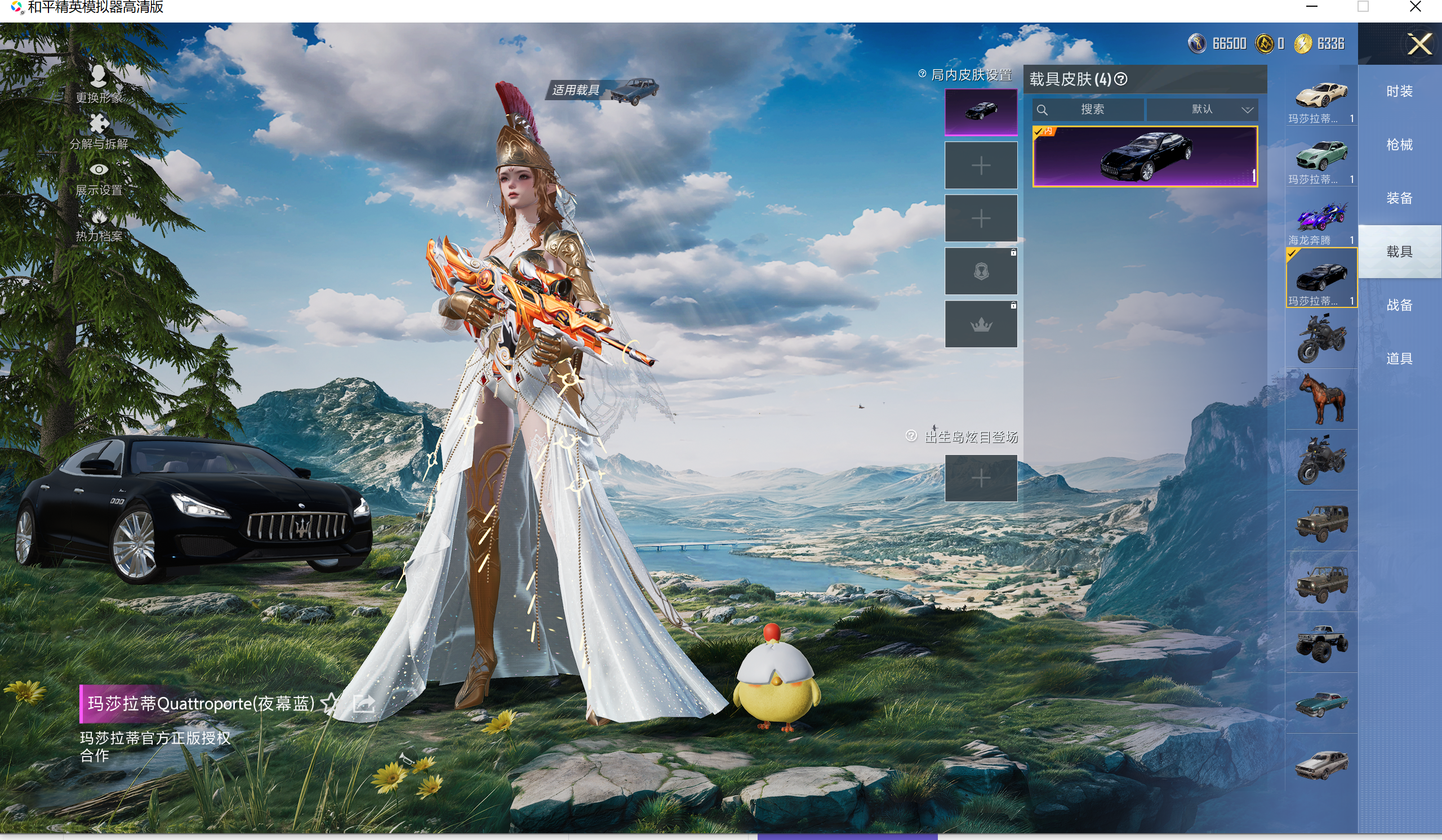The height and width of the screenshot is (840, 1442).
Task: Switch to the 战备 tab
Action: pos(1399,305)
